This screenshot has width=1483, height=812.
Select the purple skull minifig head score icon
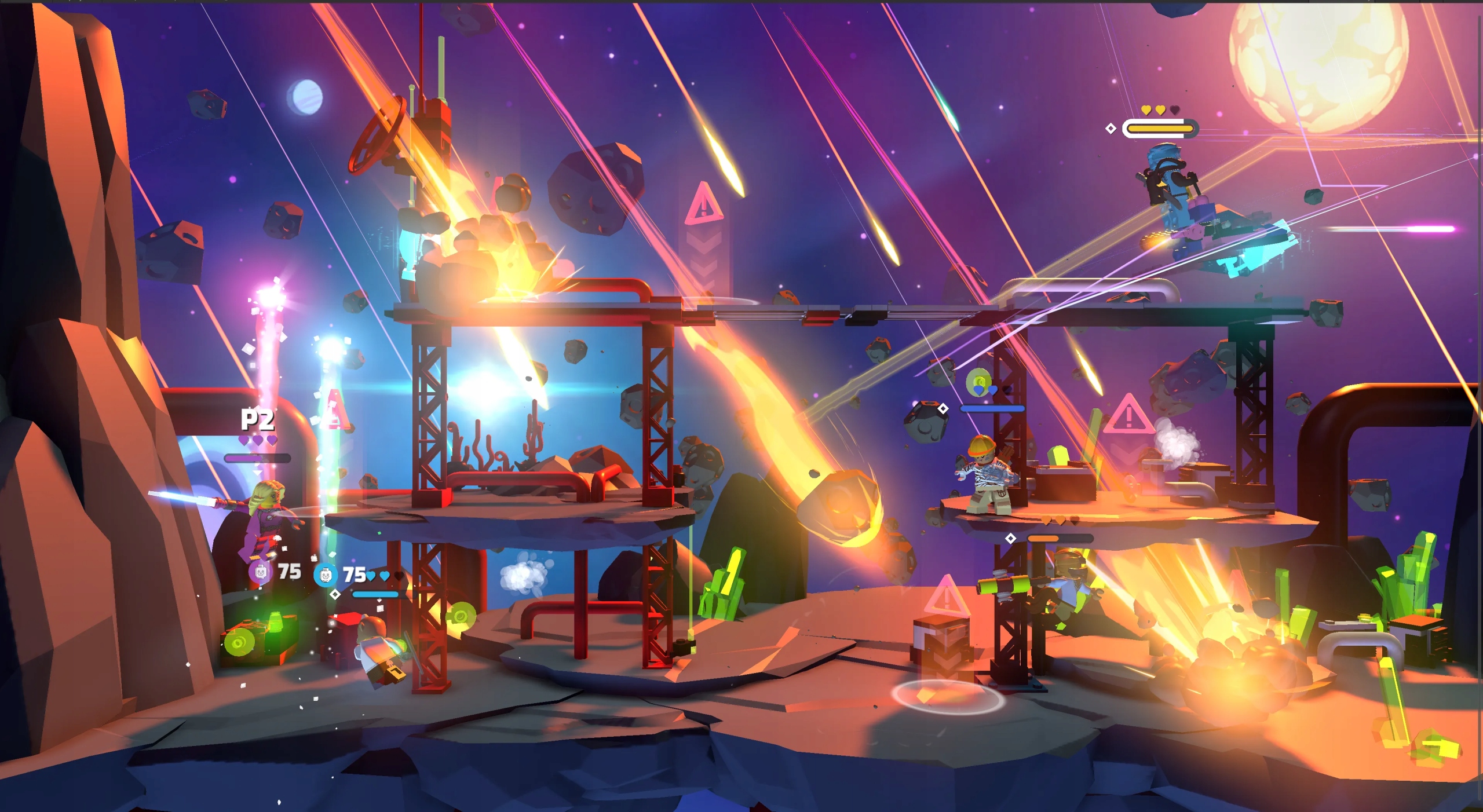pos(260,574)
